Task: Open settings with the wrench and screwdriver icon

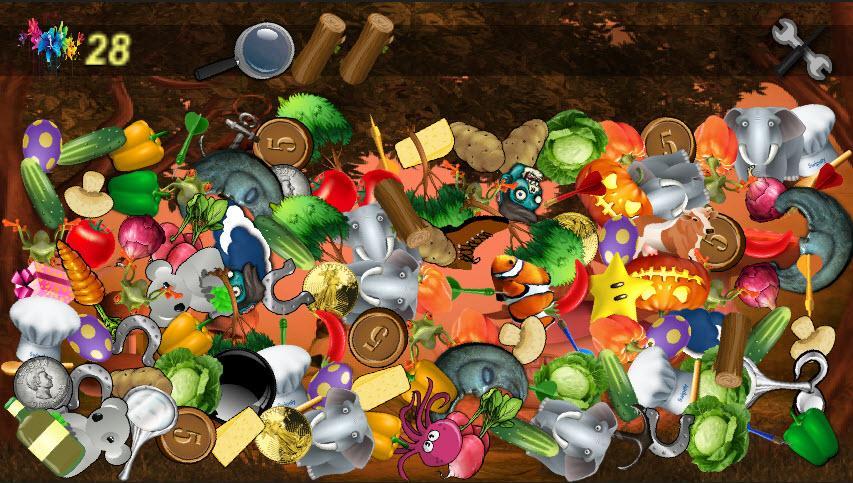Action: 801,48
